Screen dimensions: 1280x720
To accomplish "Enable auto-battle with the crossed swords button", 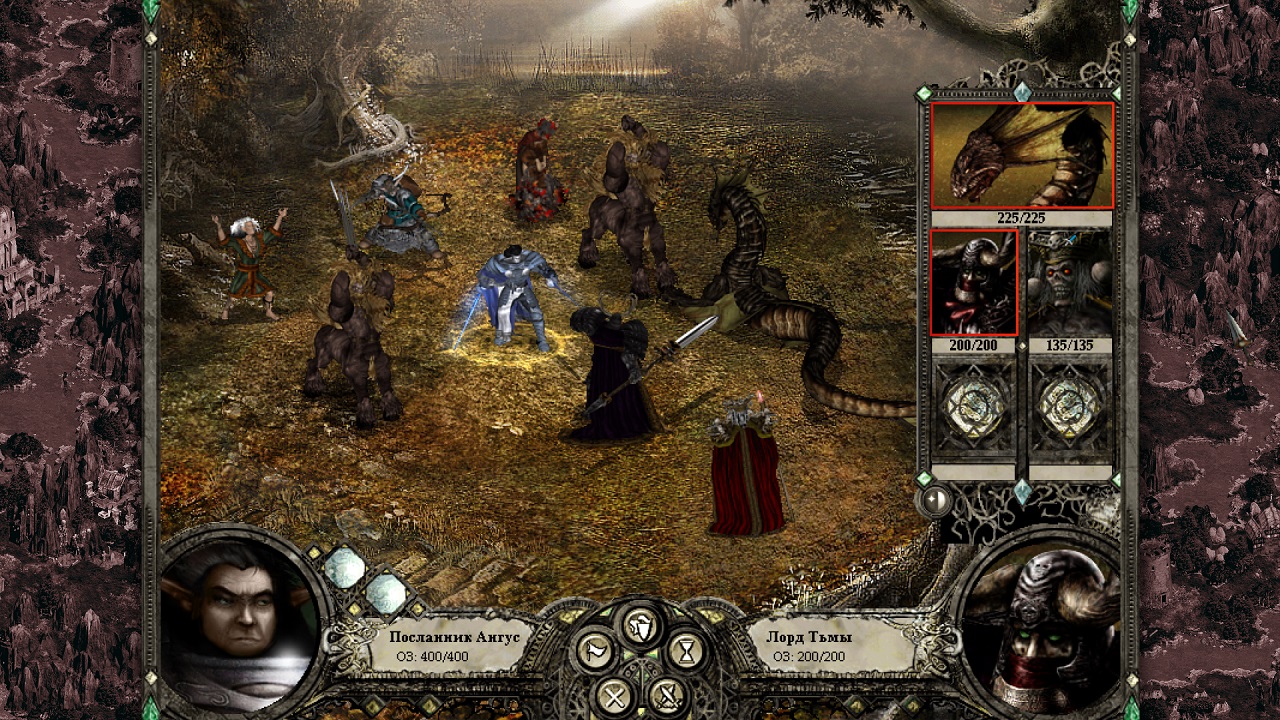I will [665, 694].
